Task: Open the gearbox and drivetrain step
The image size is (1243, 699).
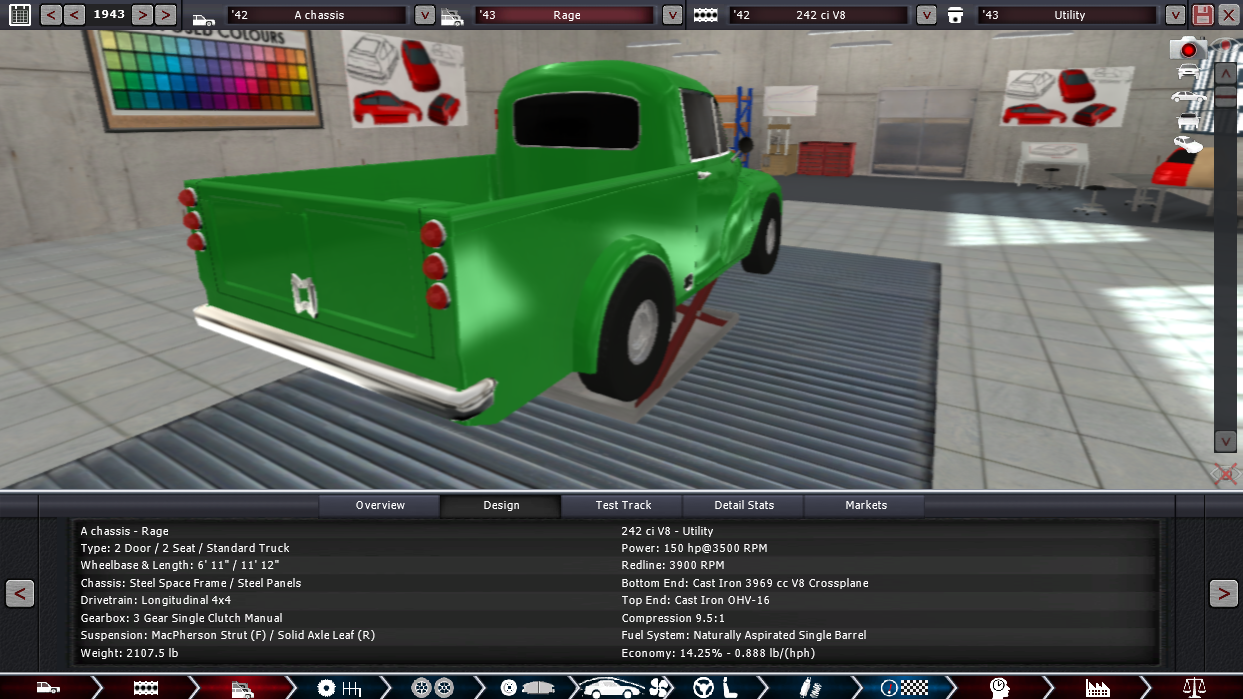Action: click(x=338, y=688)
